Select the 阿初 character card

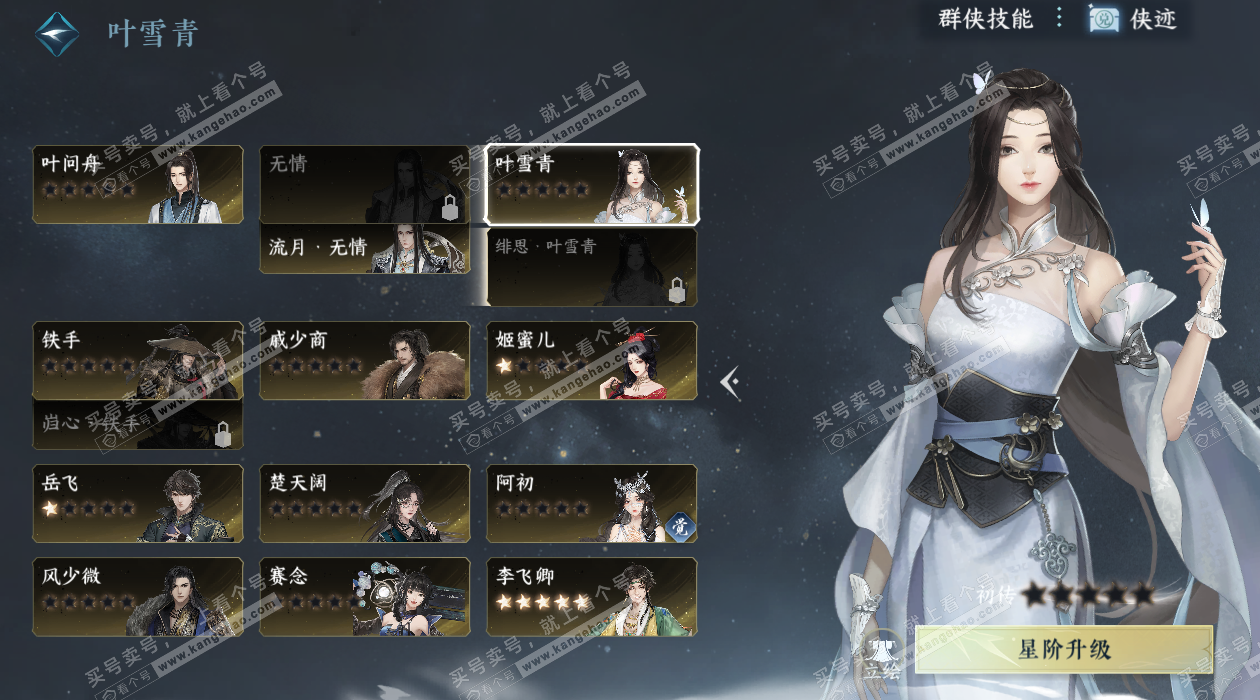(x=591, y=503)
